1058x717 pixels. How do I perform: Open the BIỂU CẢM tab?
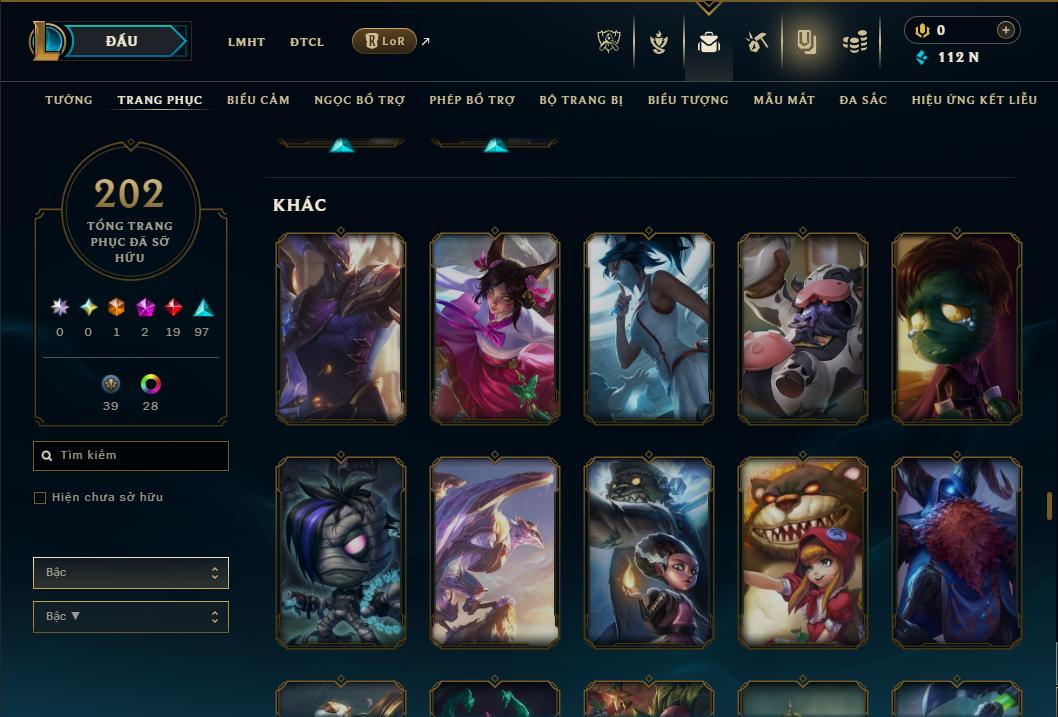[x=258, y=100]
